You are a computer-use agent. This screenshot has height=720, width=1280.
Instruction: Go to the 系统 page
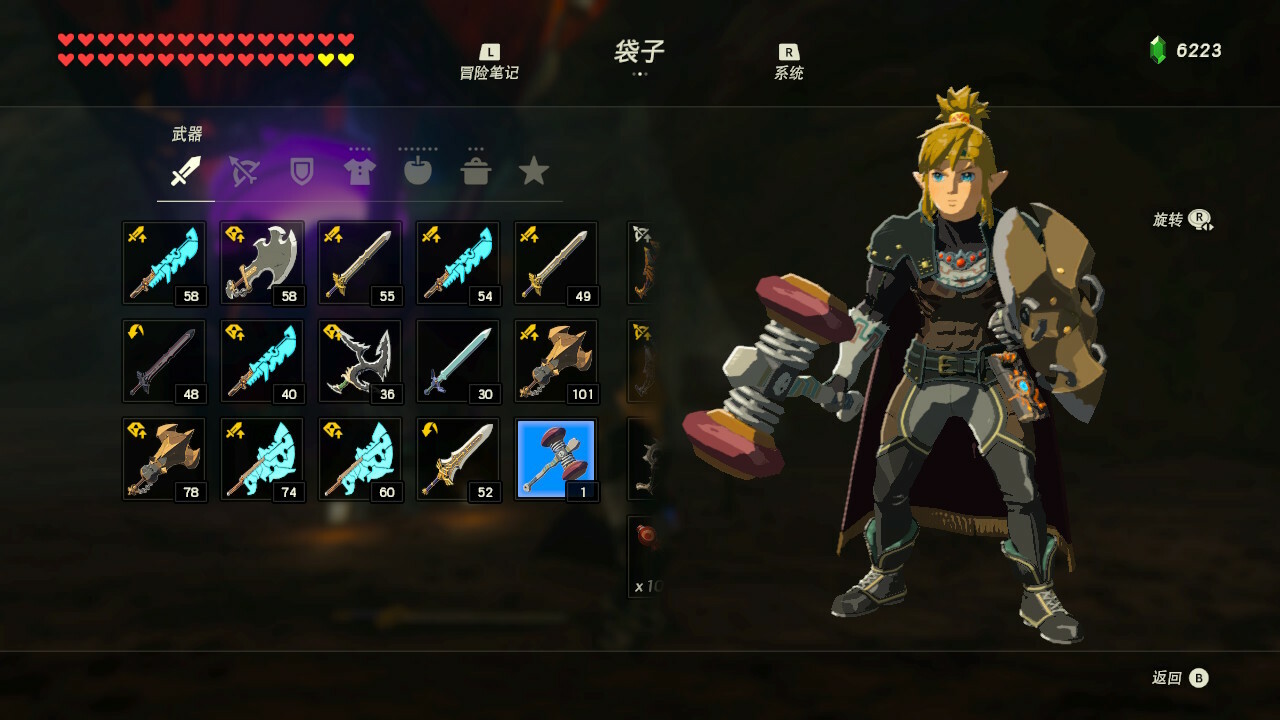tap(789, 63)
